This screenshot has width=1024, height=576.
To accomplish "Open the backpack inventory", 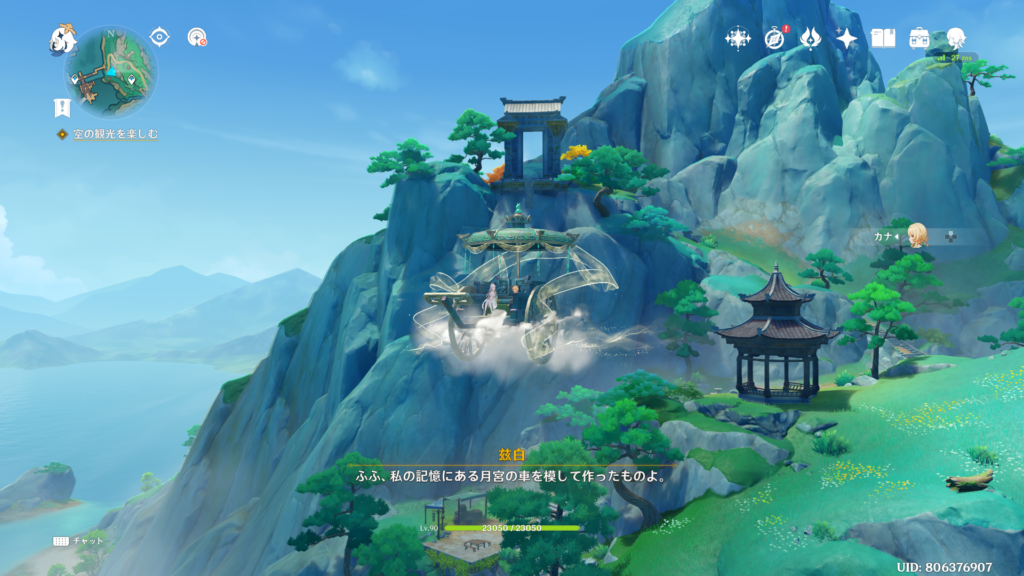I will (x=919, y=38).
